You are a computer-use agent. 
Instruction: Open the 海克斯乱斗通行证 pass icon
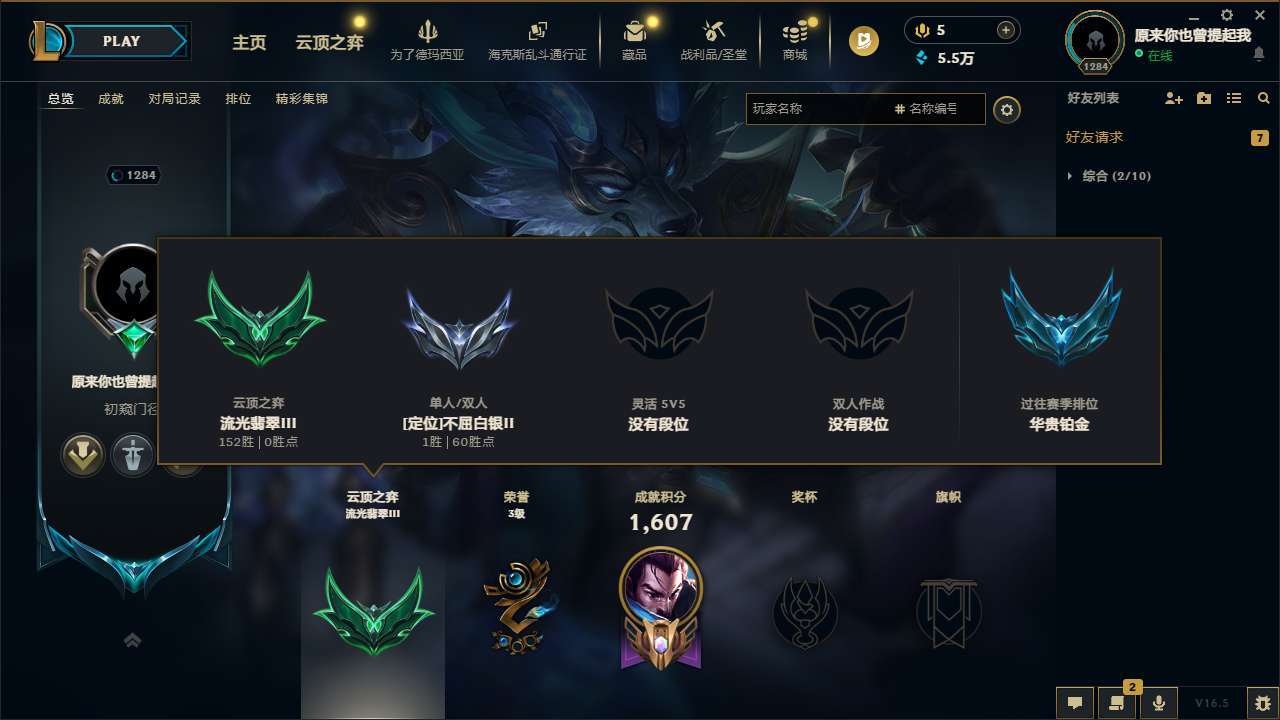(x=537, y=38)
